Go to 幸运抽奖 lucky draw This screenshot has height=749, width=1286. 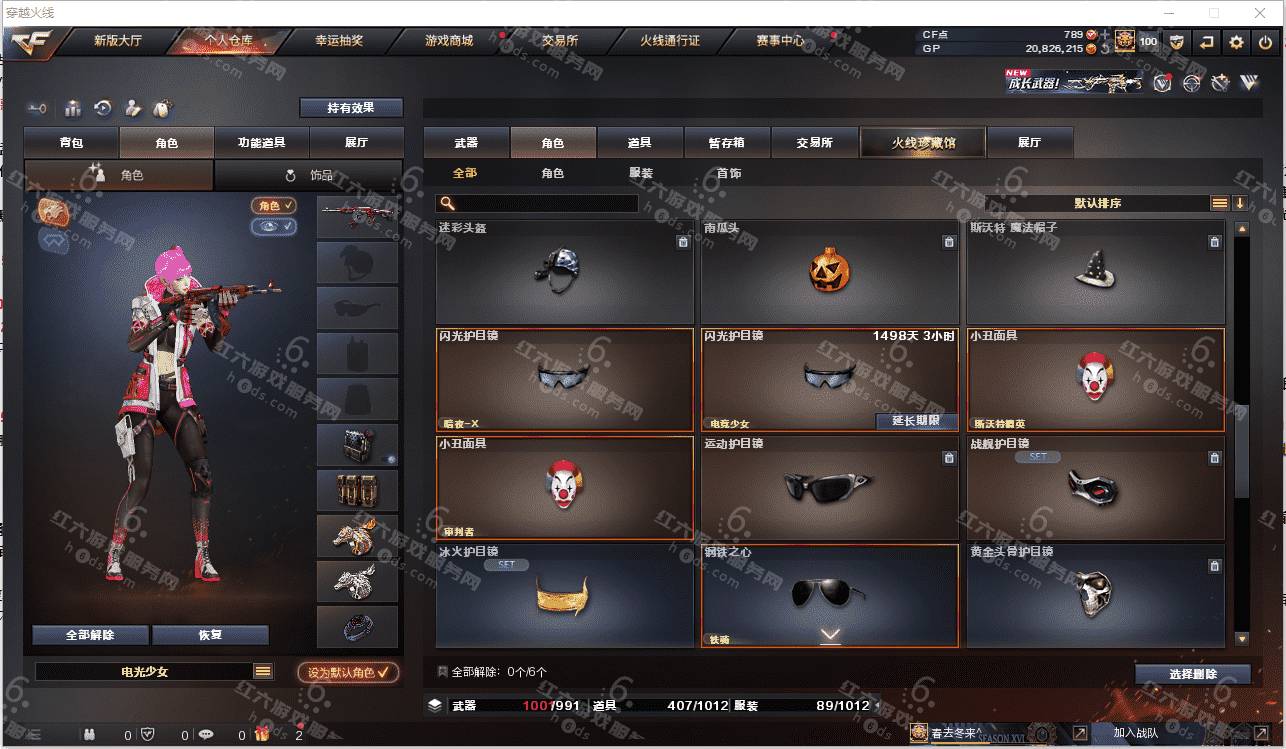339,41
